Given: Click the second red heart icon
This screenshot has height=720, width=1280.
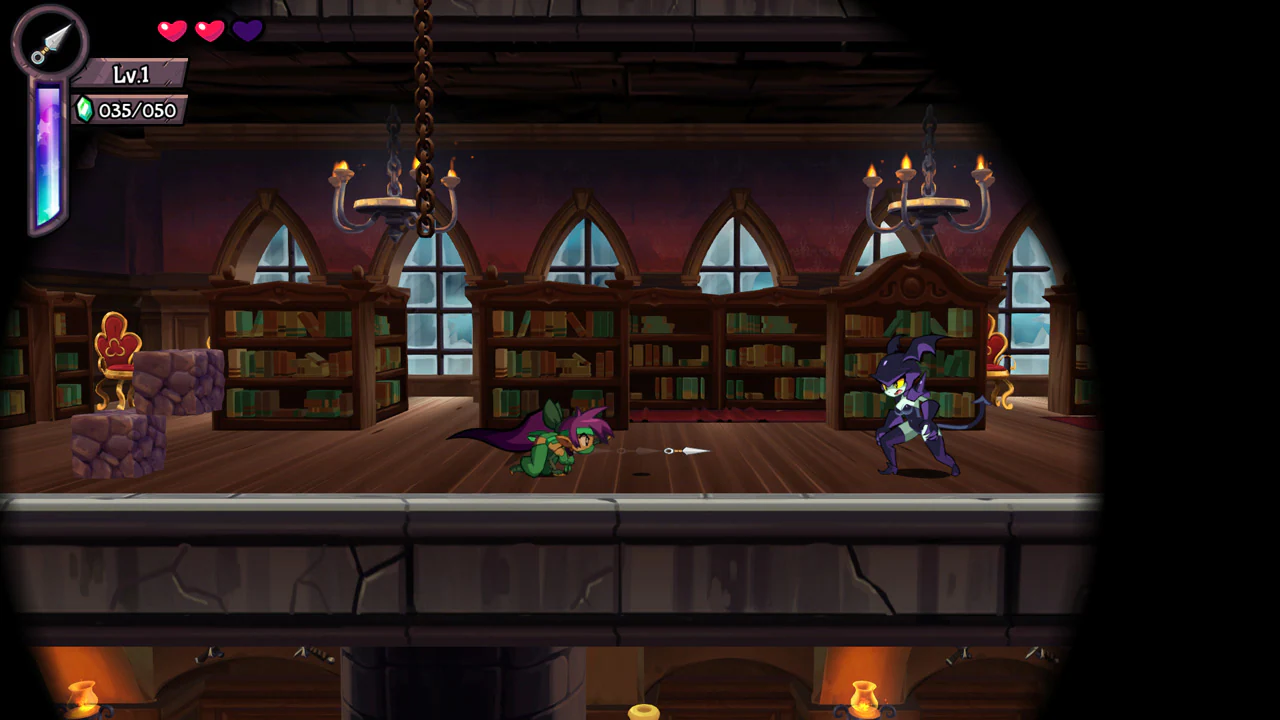Looking at the screenshot, I should pyautogui.click(x=209, y=31).
